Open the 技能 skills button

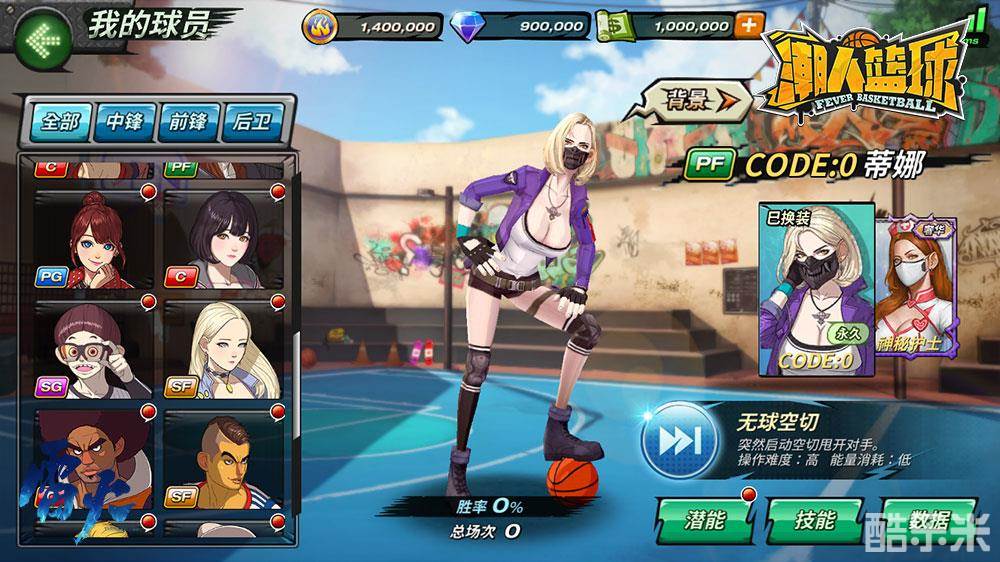(815, 519)
